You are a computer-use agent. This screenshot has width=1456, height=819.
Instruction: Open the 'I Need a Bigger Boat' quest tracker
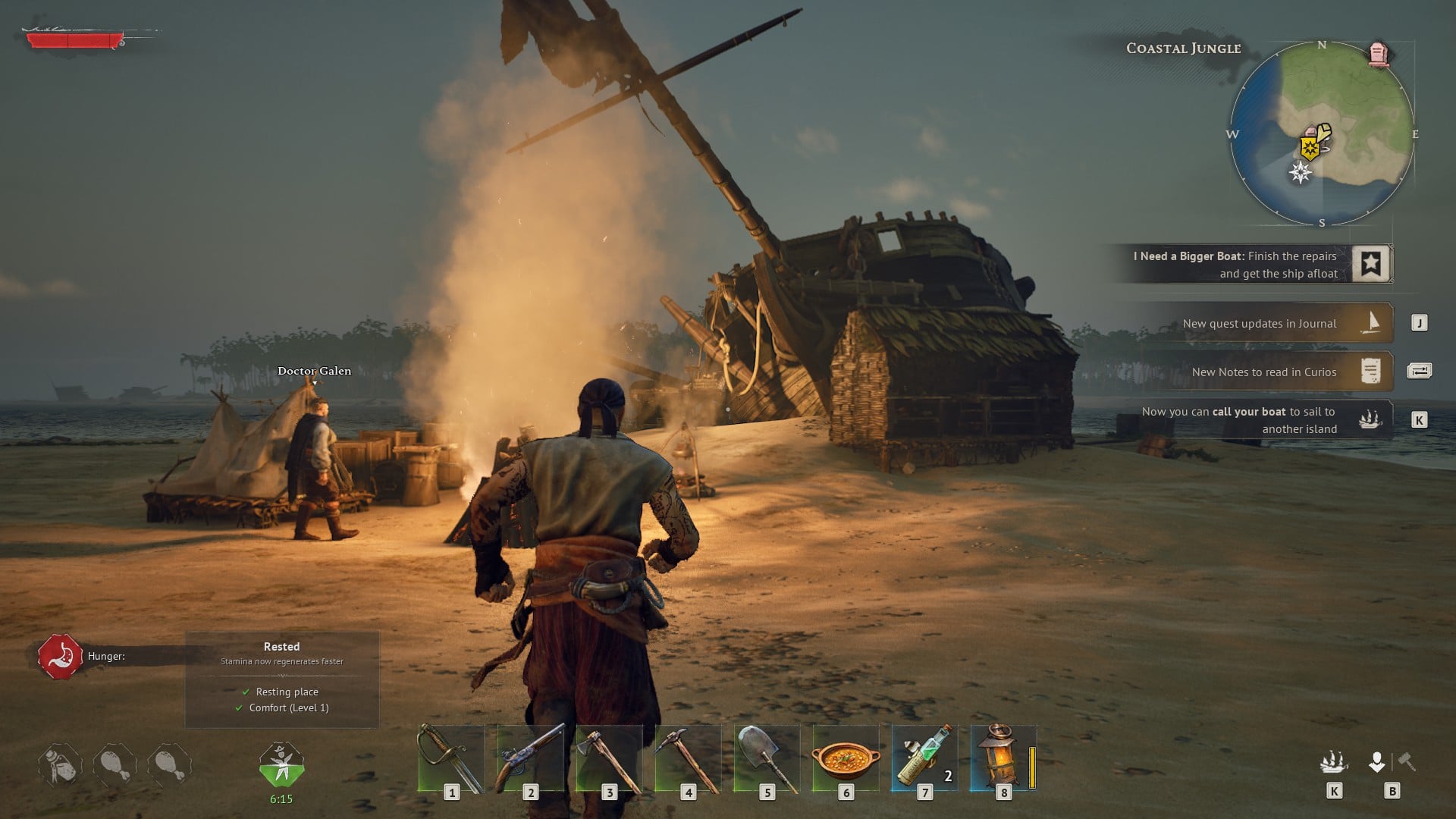point(1251,265)
